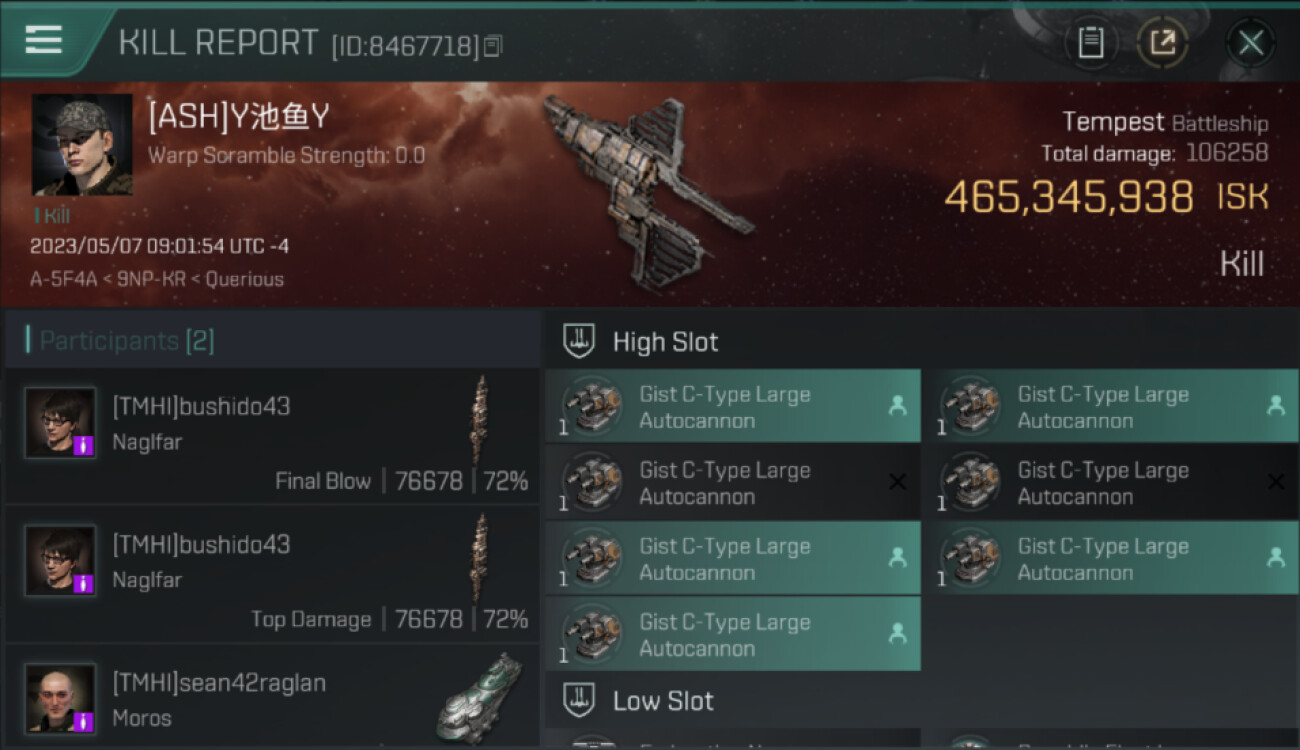This screenshot has width=1300, height=750.
Task: Open the clipboard notes icon
Action: pyautogui.click(x=1090, y=43)
